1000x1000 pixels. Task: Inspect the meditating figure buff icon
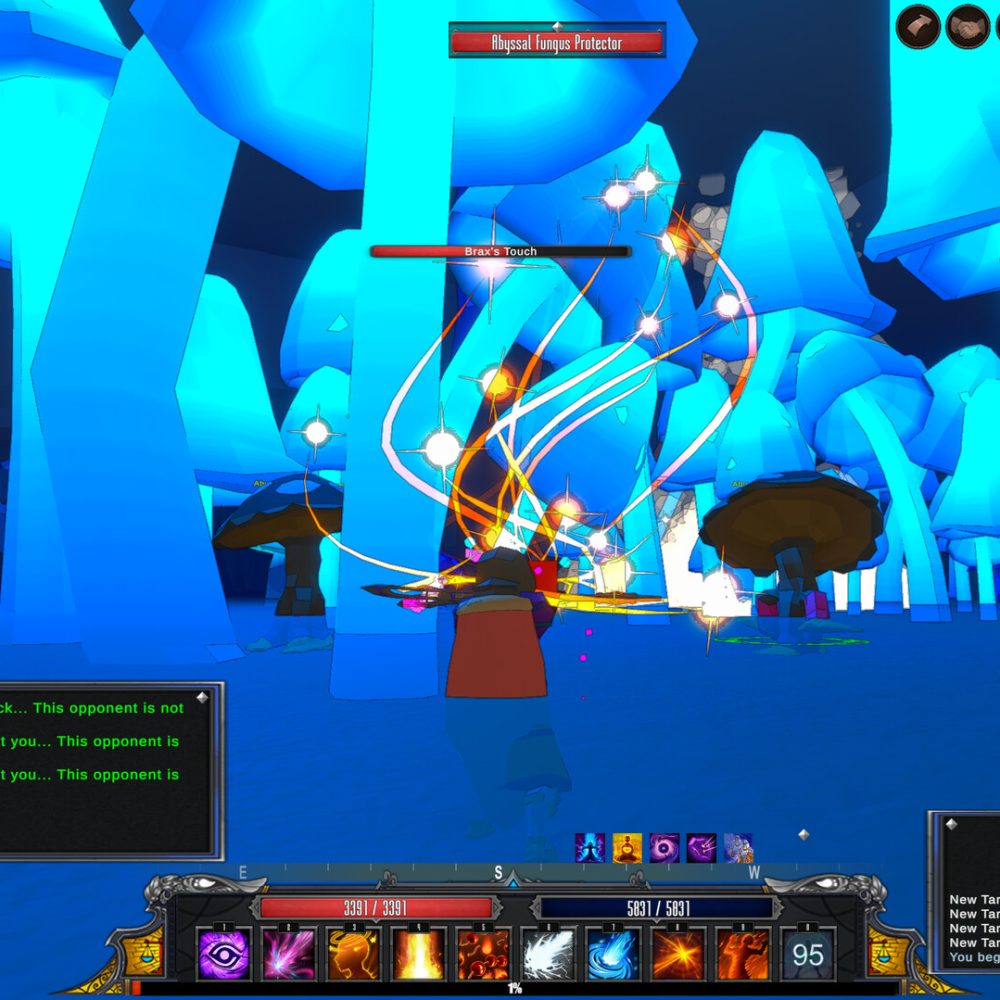coord(627,848)
